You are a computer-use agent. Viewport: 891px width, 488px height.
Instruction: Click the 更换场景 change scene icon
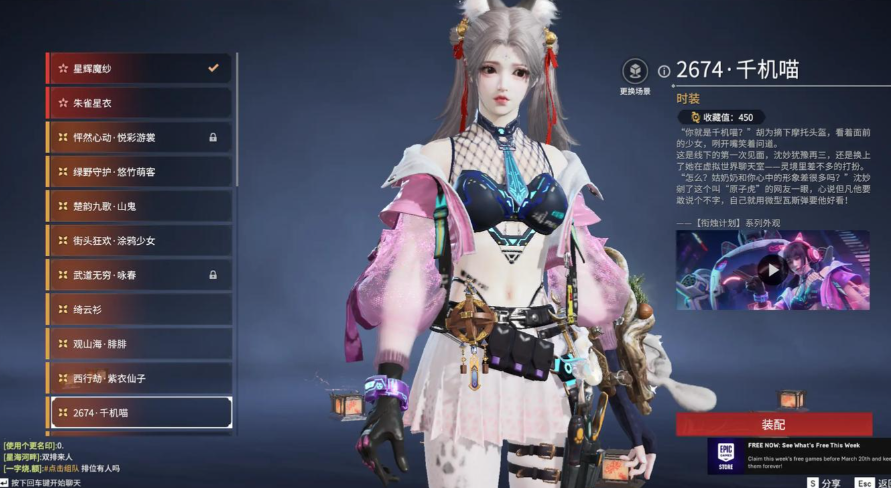coord(634,72)
